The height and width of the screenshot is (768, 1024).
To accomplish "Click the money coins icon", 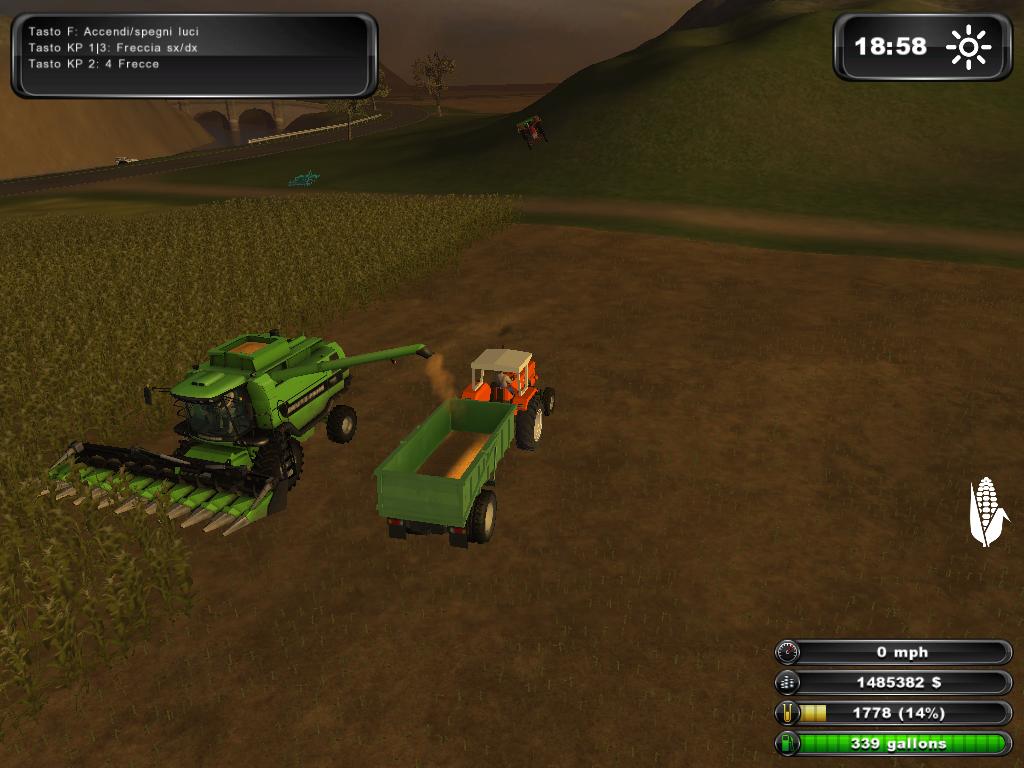I will (788, 683).
